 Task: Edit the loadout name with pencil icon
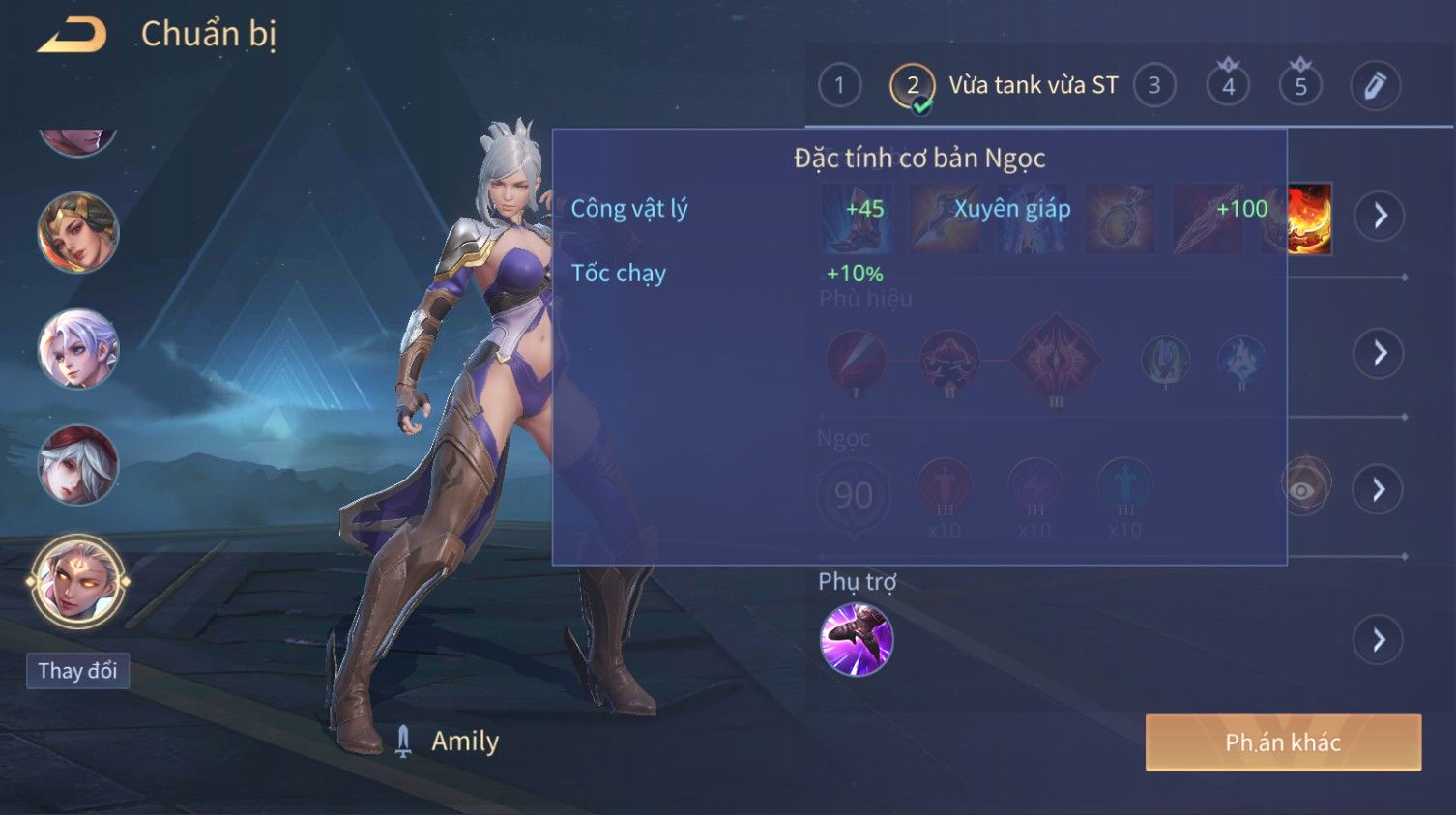coord(1375,86)
